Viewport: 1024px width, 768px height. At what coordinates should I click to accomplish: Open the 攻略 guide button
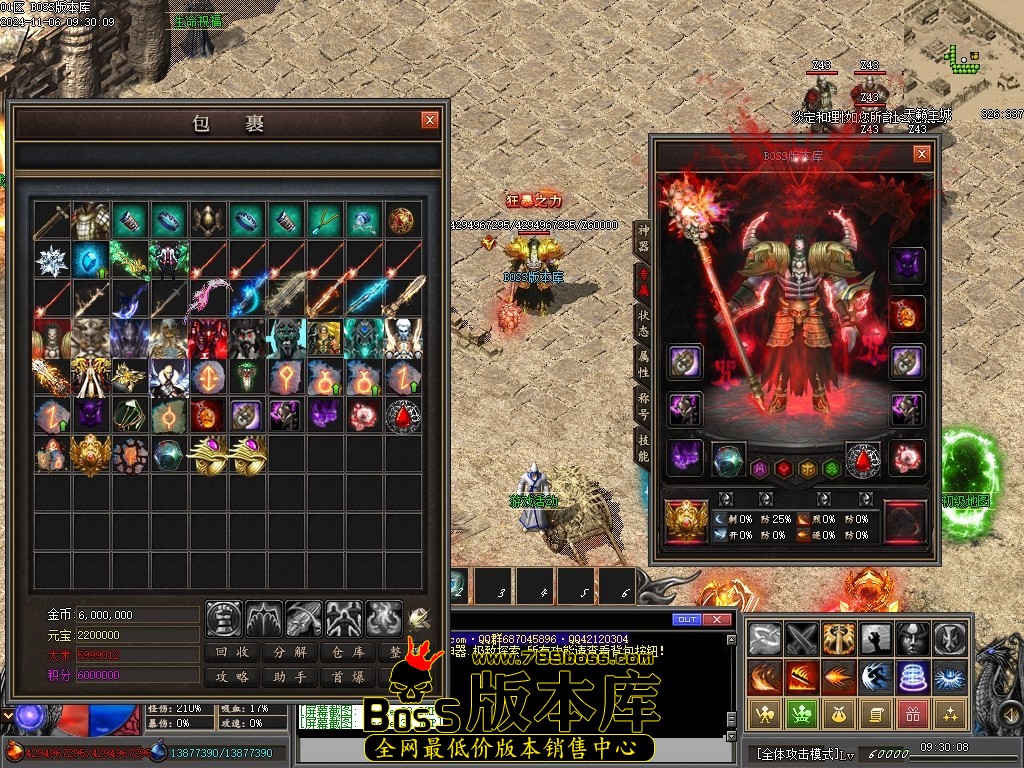(x=233, y=677)
